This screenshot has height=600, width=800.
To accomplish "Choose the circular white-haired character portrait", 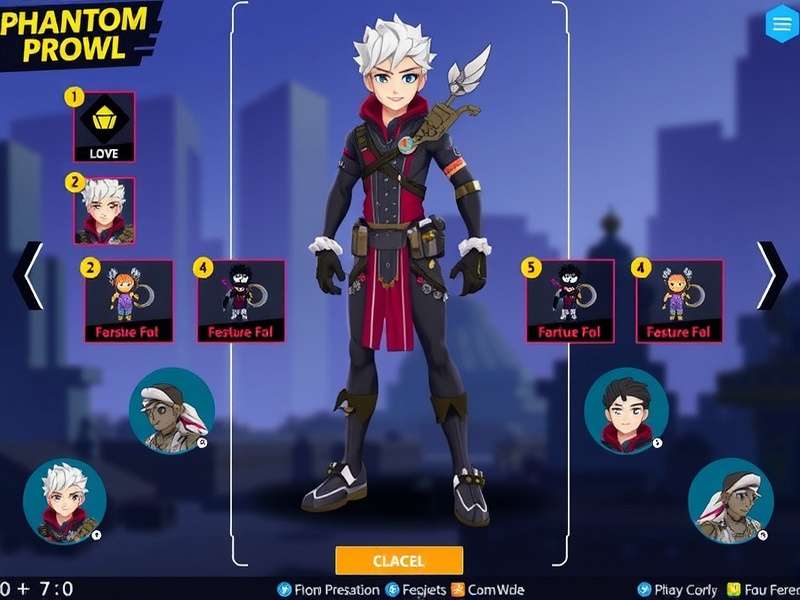I will (65, 501).
